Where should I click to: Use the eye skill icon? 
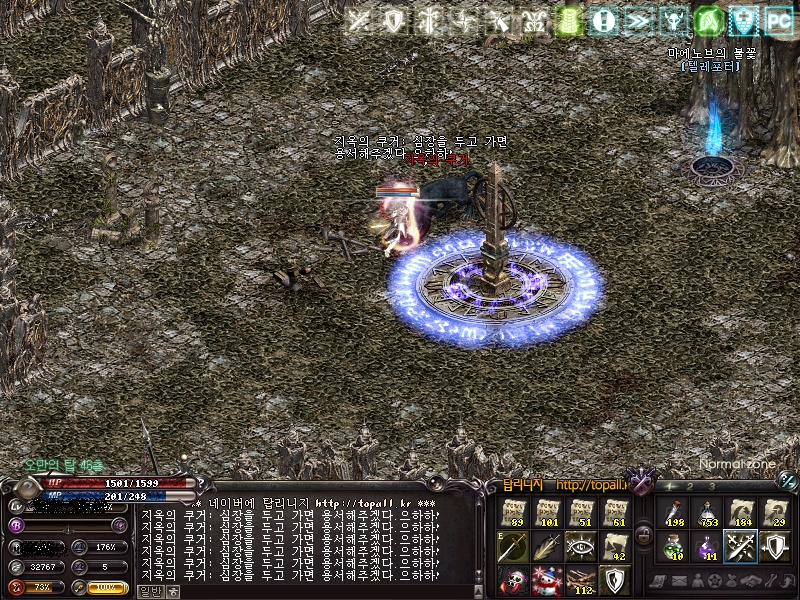(x=581, y=546)
